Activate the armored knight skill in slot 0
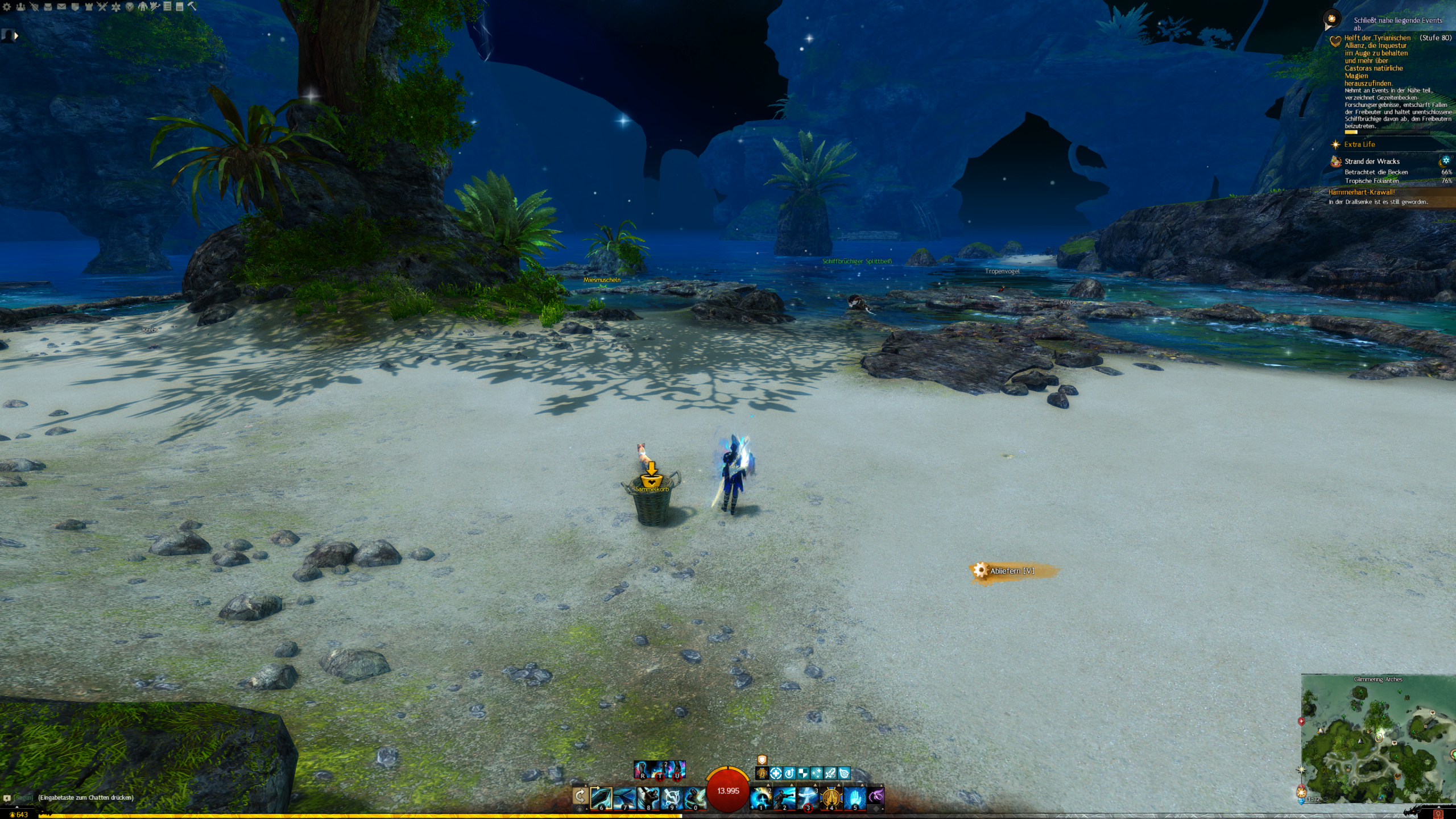 [x=694, y=798]
